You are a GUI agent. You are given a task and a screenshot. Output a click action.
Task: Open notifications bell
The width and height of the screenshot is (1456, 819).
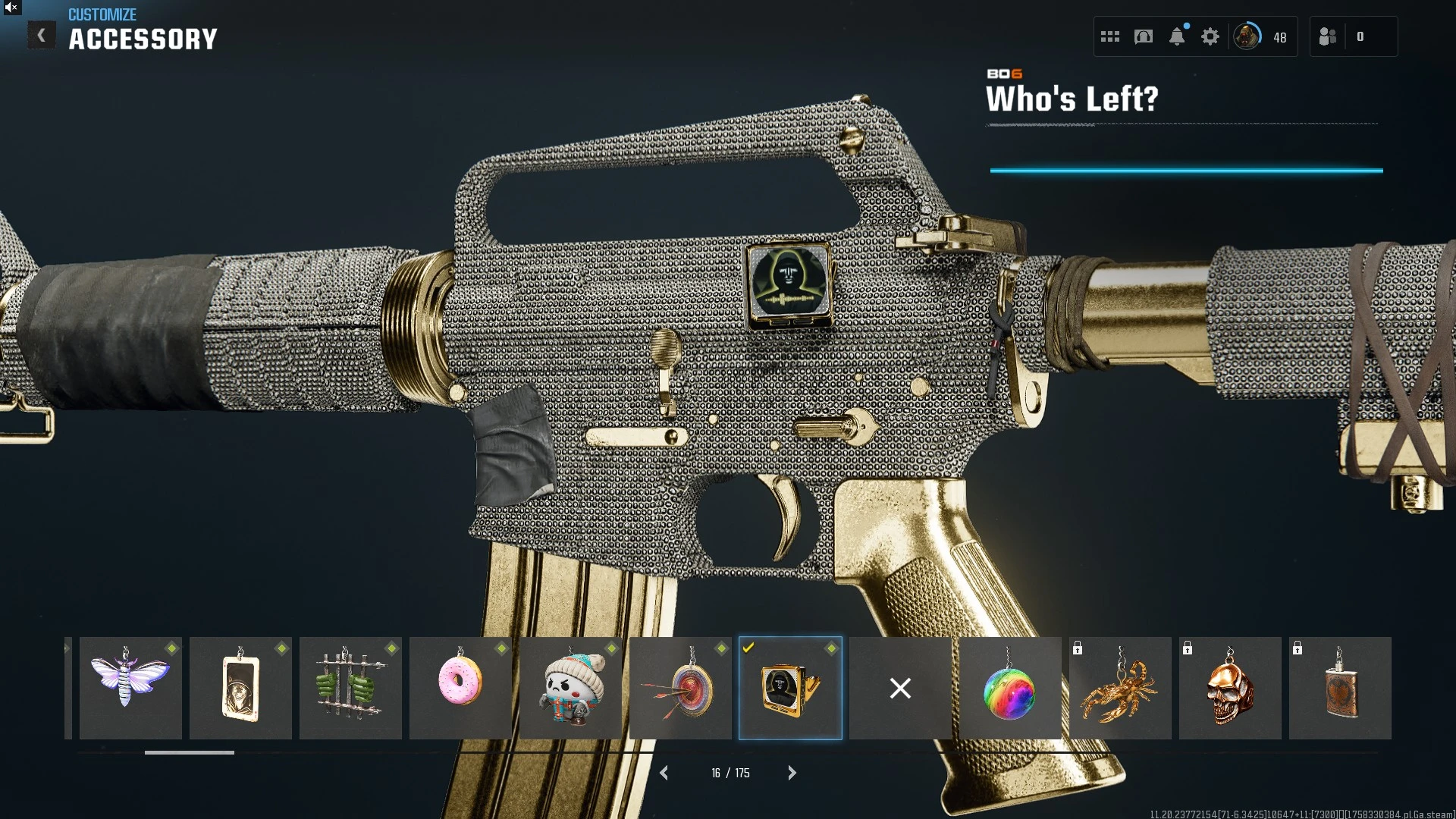[x=1177, y=36]
